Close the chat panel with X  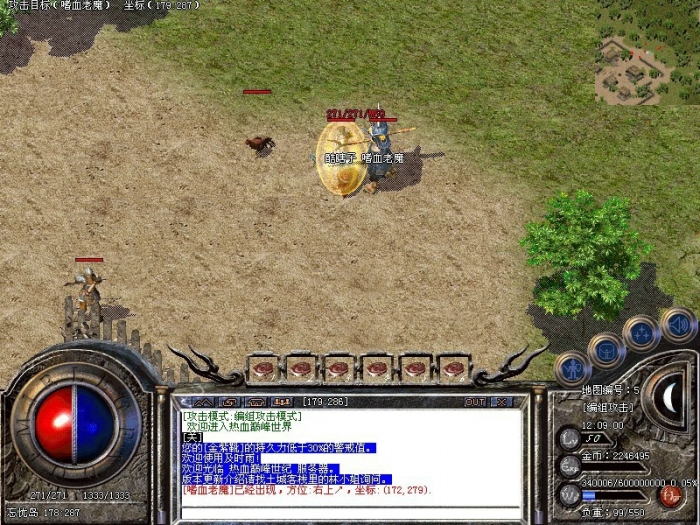(503, 401)
